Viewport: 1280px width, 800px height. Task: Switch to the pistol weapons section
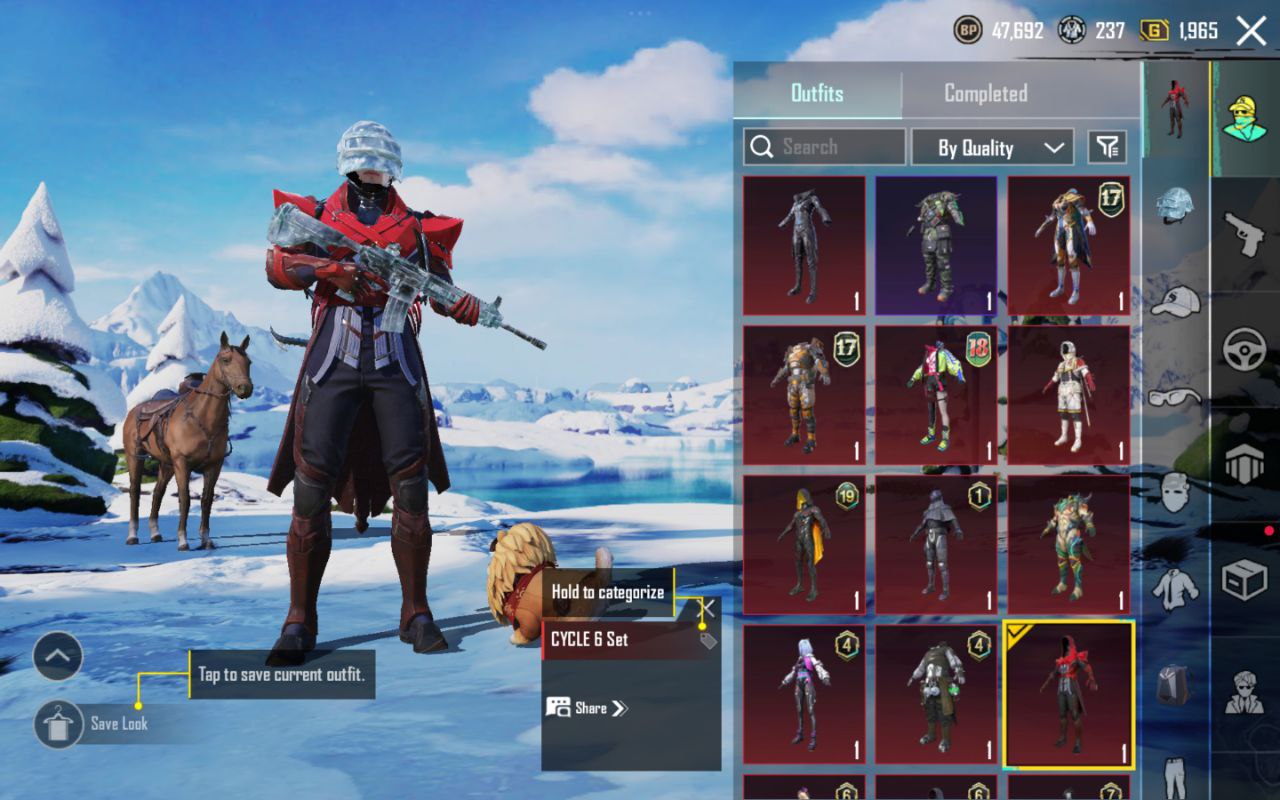point(1245,235)
